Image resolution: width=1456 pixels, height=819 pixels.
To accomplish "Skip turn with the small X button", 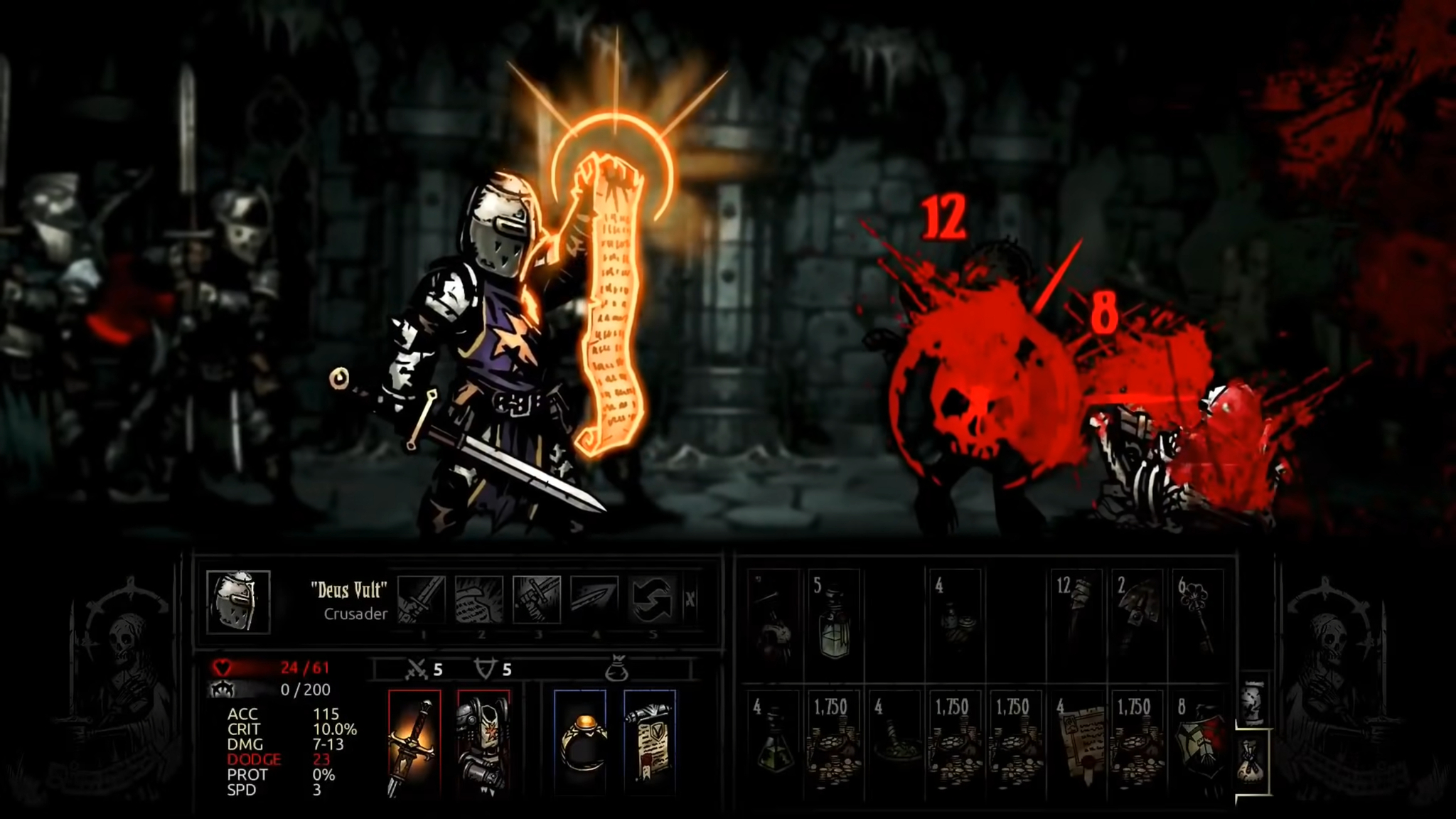I will (690, 599).
